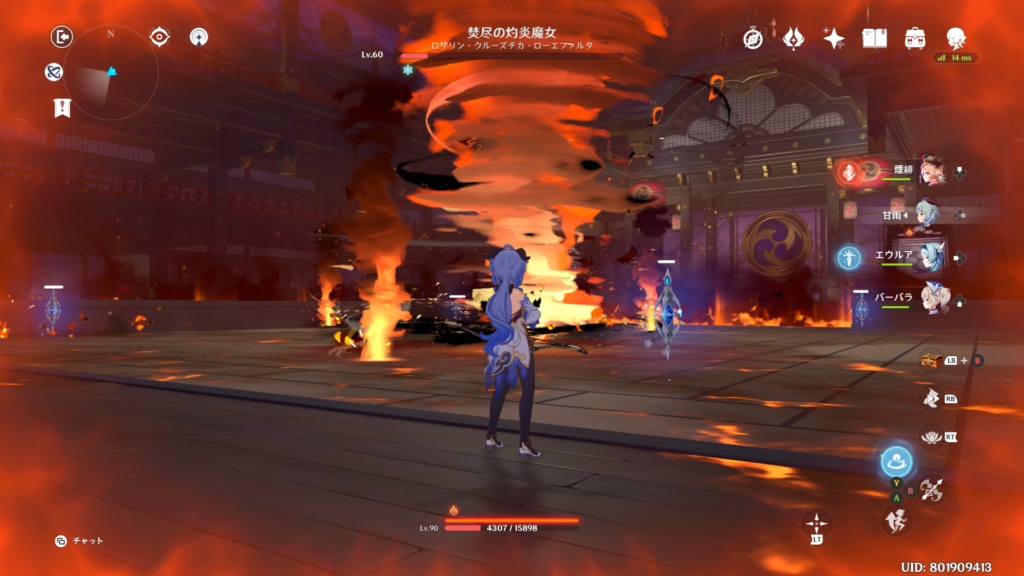Switch to party member 煙緋
The height and width of the screenshot is (576, 1024).
pos(932,171)
